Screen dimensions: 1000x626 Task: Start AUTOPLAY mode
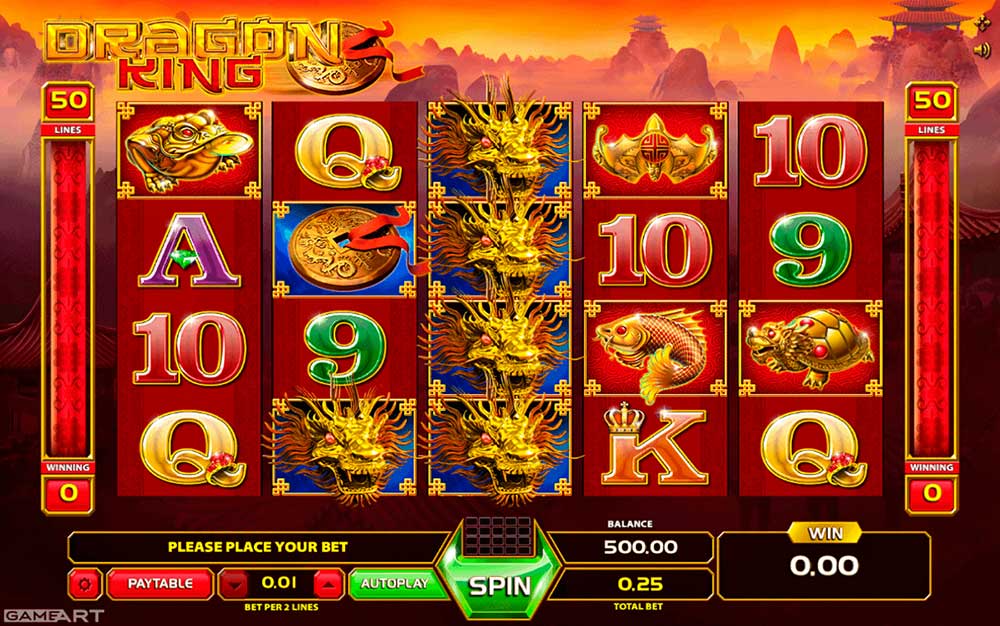coord(394,583)
